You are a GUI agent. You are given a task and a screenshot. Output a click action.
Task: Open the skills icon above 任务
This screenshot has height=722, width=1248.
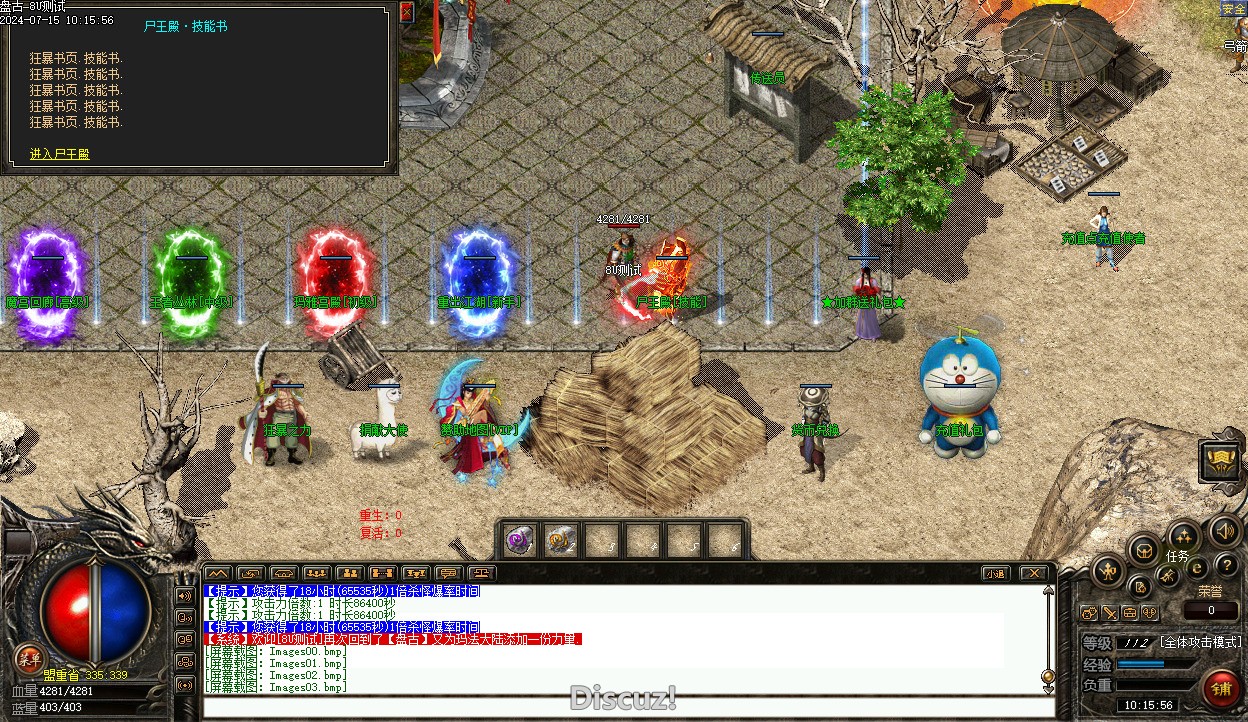pyautogui.click(x=1184, y=537)
